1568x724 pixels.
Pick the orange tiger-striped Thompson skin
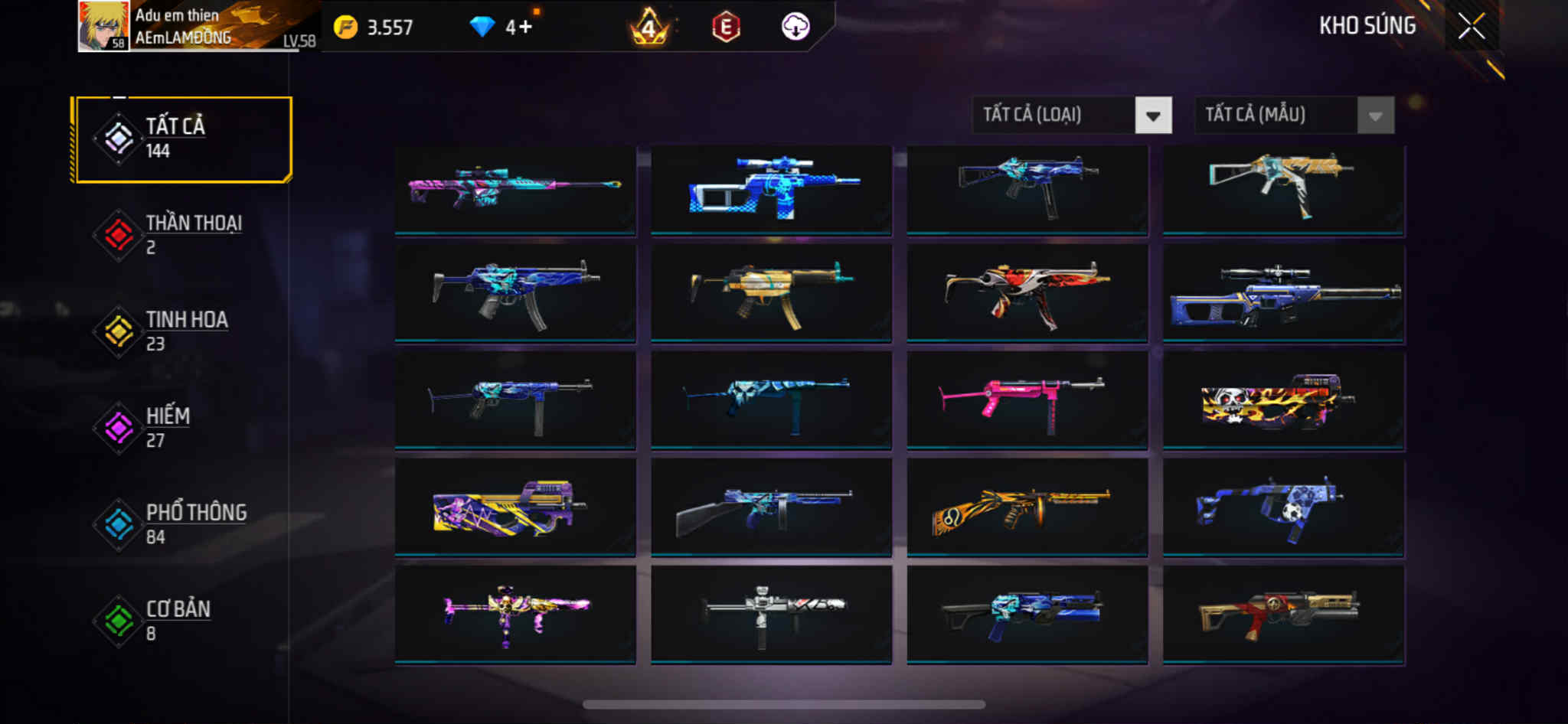click(x=1027, y=507)
